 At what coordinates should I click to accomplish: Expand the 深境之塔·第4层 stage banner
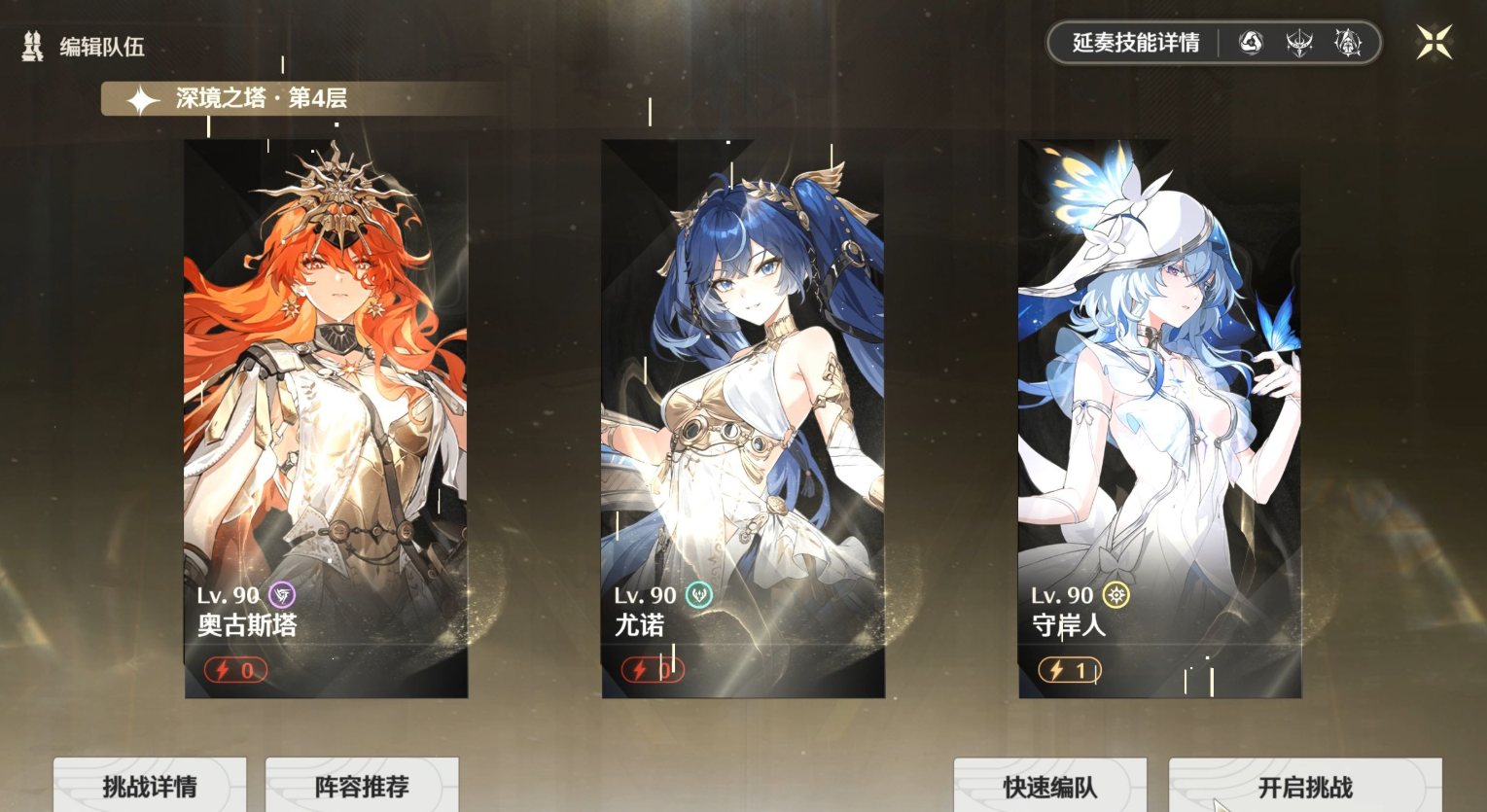coord(261,97)
